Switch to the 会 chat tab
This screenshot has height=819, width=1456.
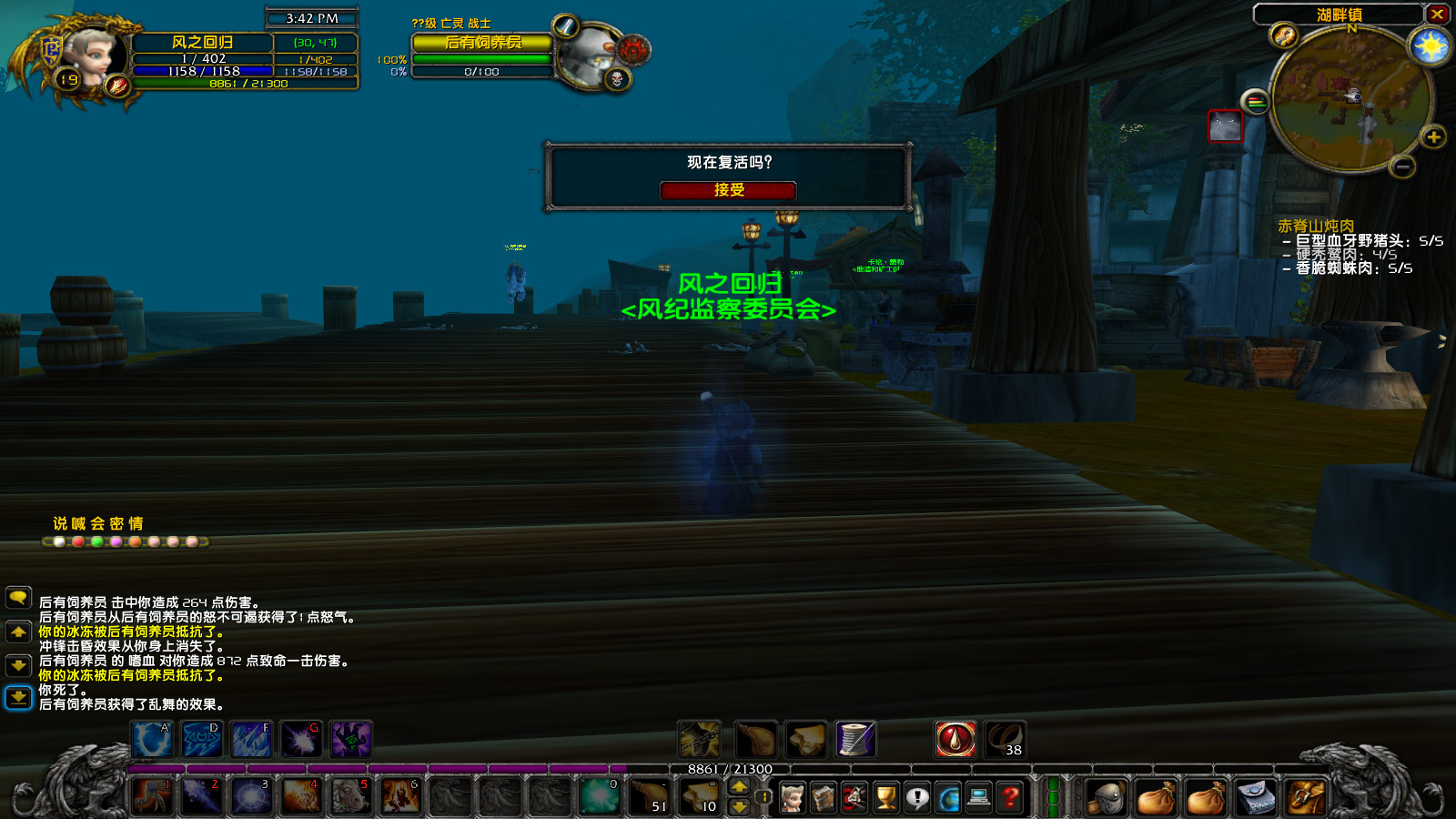click(96, 523)
